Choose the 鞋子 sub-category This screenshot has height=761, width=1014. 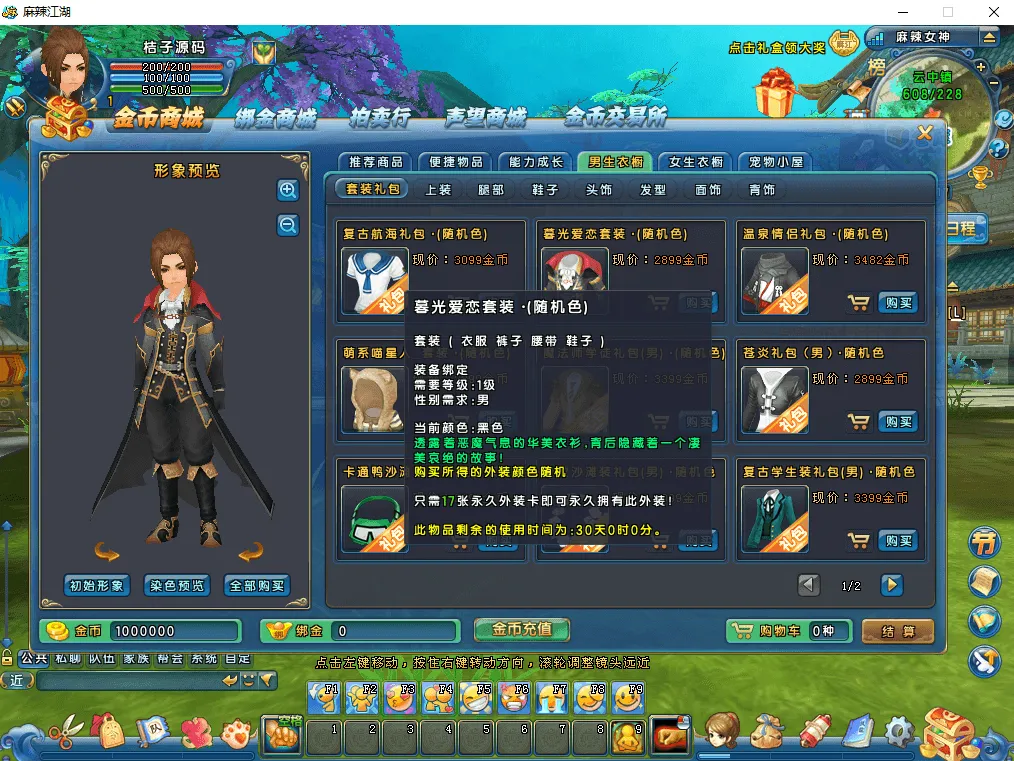[x=545, y=189]
